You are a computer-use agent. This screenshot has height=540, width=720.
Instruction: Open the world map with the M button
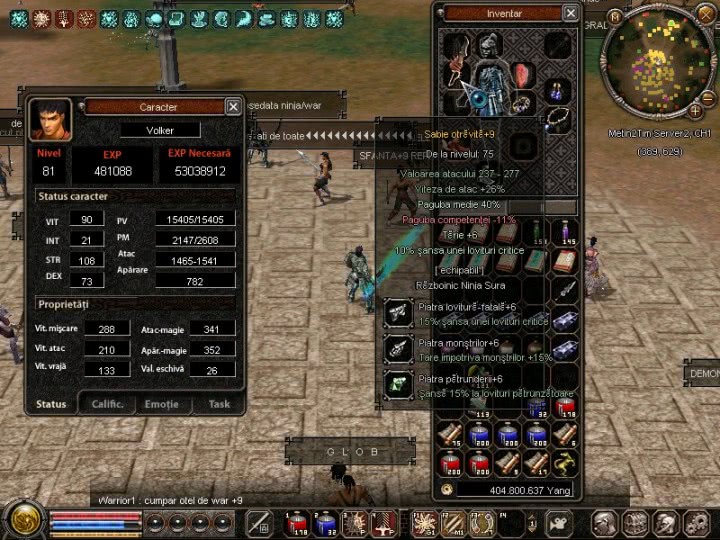point(614,17)
